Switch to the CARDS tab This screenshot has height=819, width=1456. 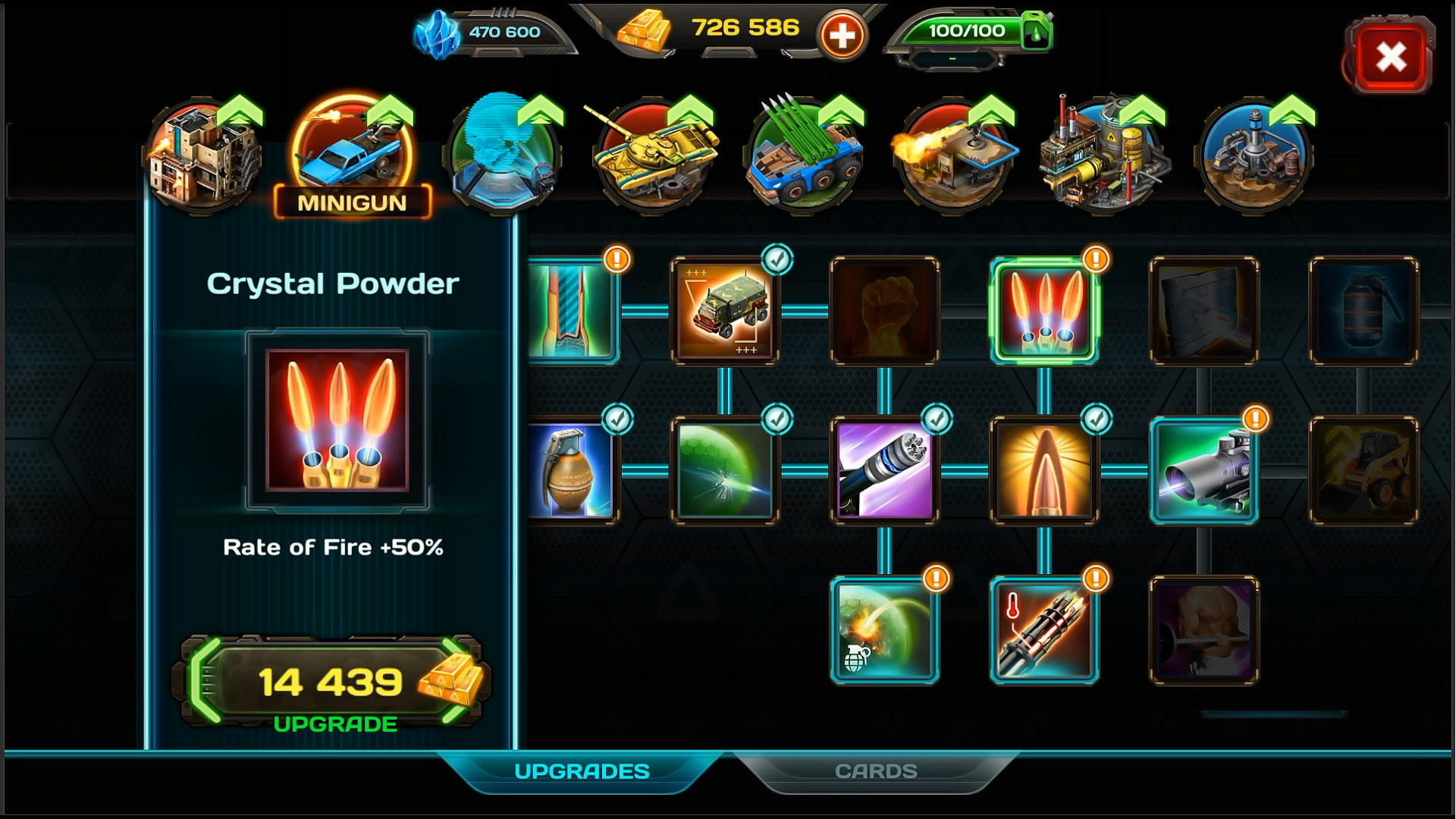pos(876,770)
